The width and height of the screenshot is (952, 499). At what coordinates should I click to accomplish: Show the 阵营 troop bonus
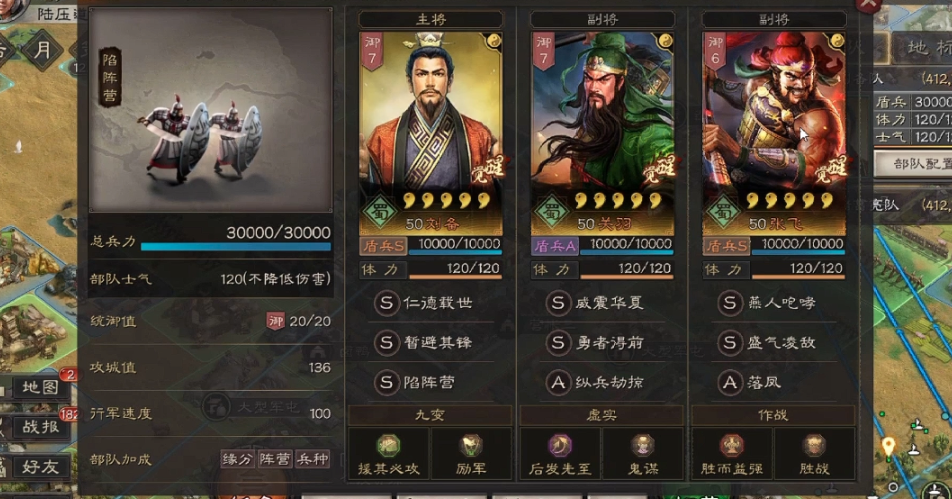275,459
